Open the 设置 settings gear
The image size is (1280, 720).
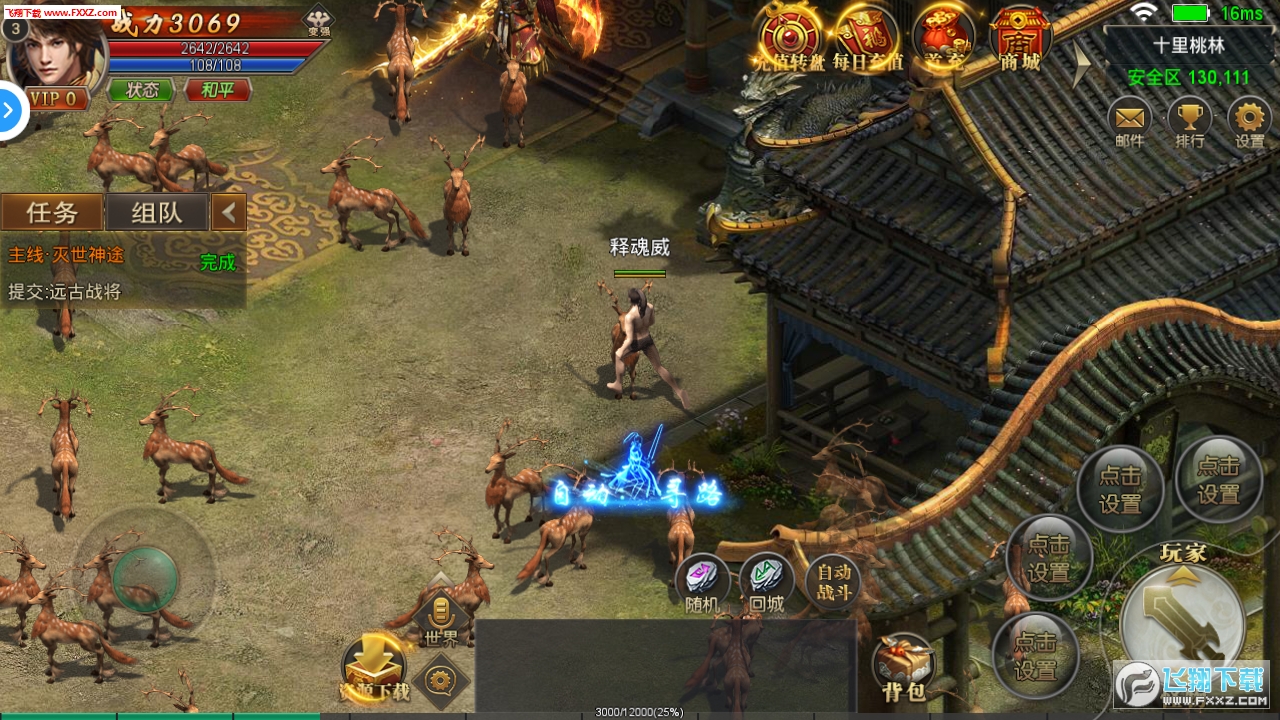(1250, 121)
